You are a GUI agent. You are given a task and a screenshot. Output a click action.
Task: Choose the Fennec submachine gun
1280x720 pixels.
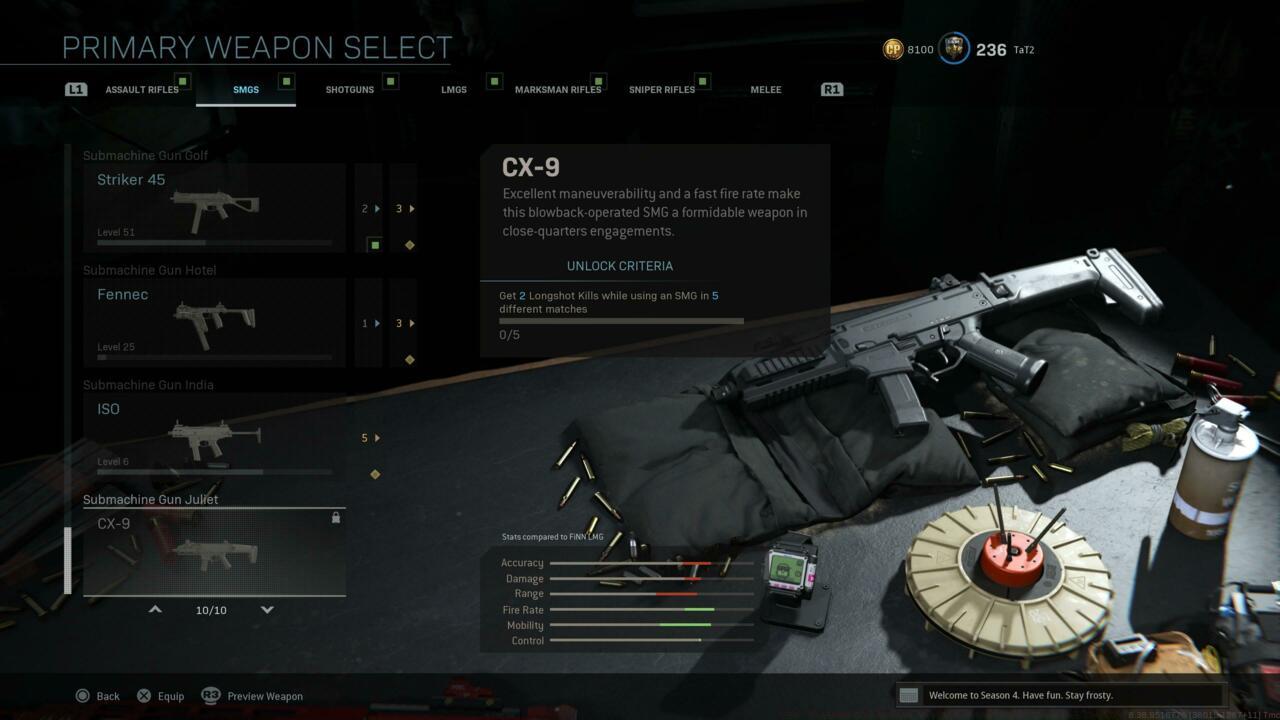pyautogui.click(x=214, y=322)
